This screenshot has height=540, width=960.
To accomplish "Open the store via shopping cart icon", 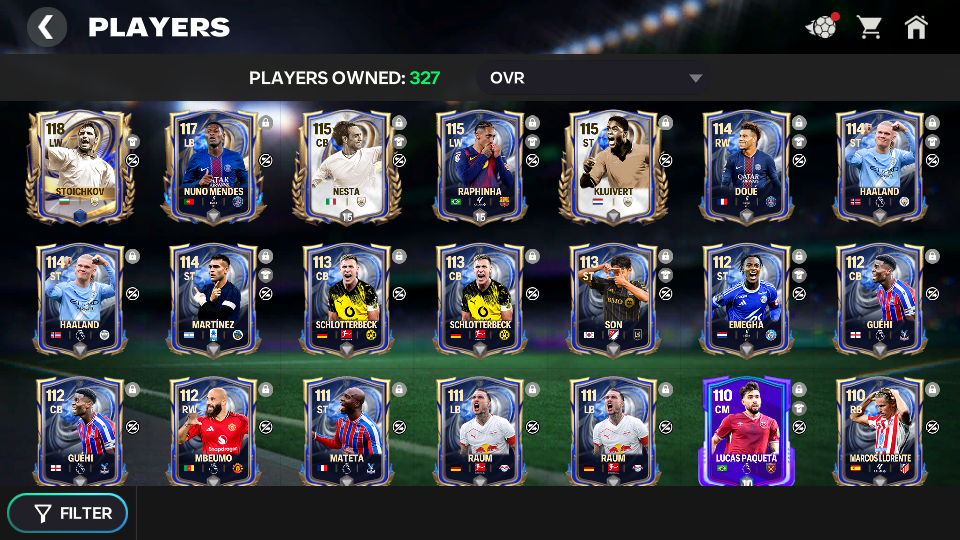I will pos(869,27).
